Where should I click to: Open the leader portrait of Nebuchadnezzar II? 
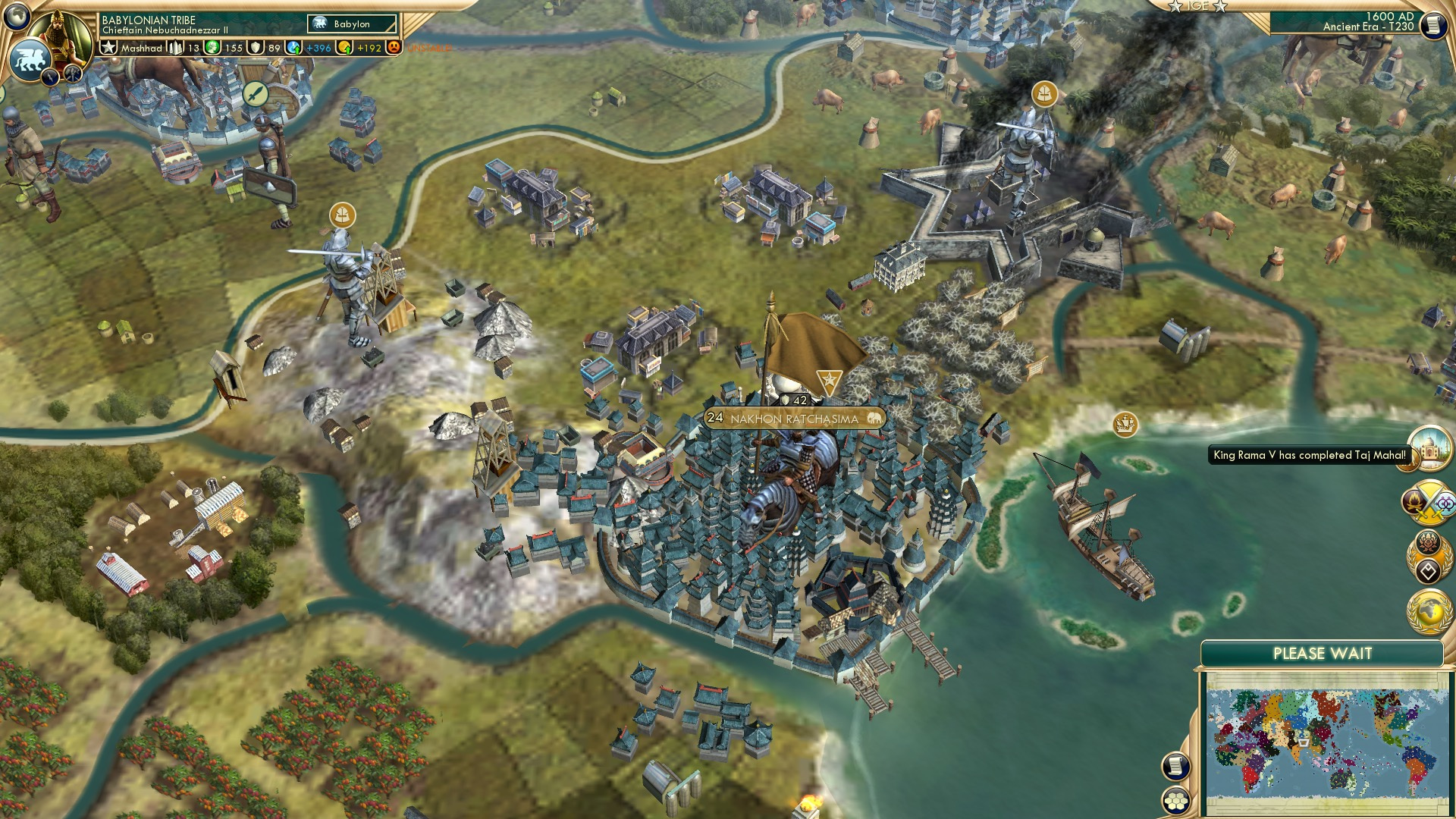tap(59, 38)
